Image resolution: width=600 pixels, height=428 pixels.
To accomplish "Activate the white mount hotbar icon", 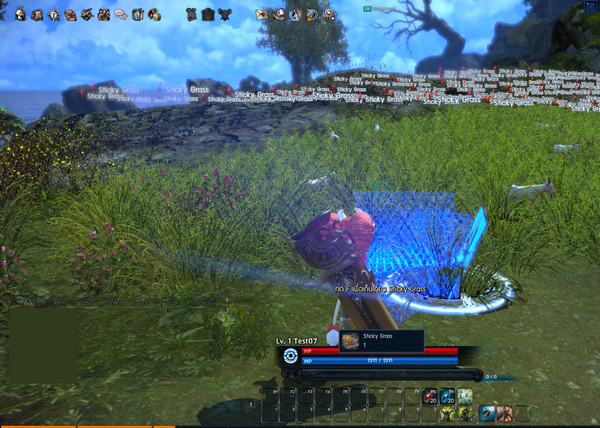I will [x=465, y=397].
